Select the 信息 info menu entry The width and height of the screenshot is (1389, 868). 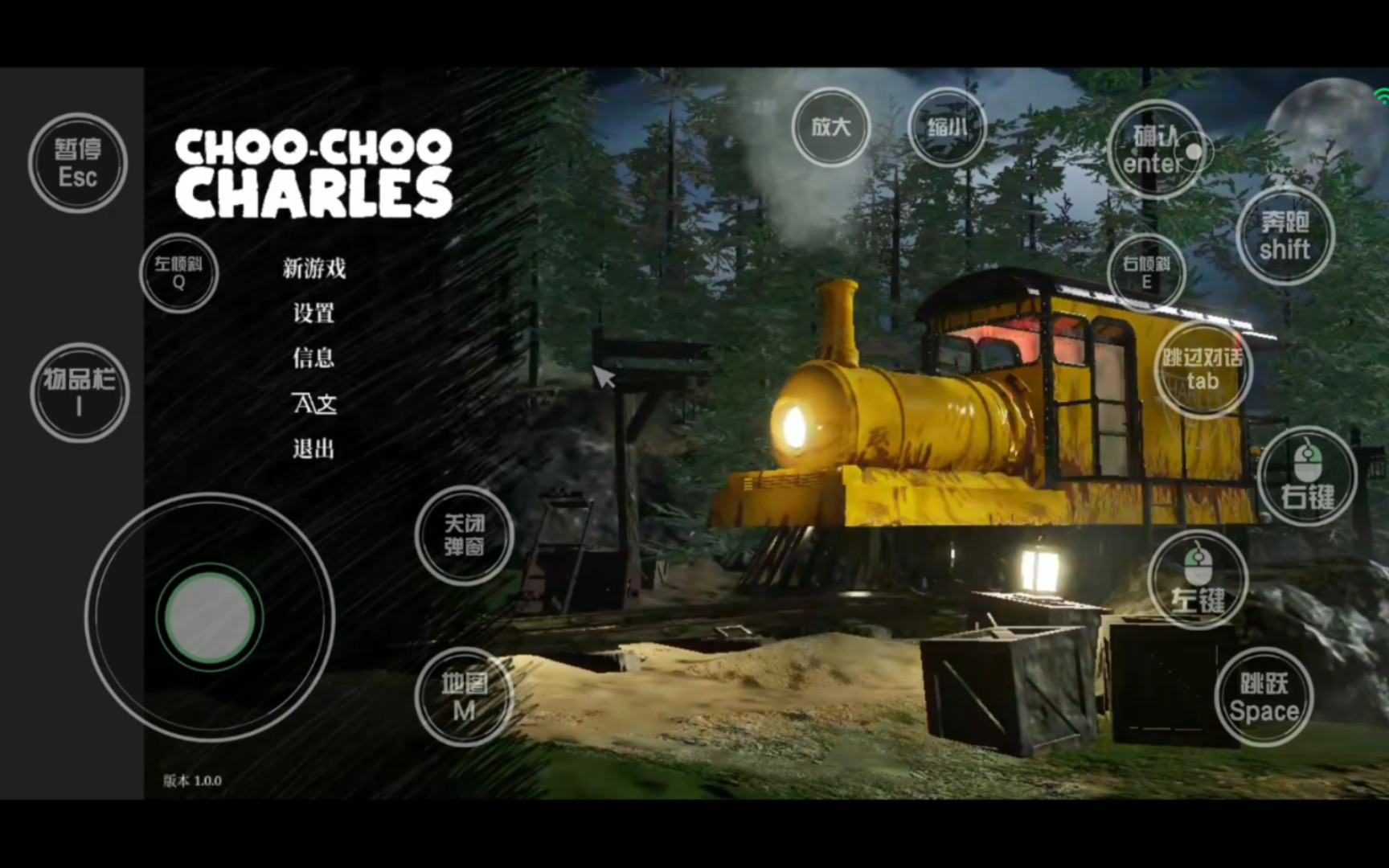pos(313,358)
